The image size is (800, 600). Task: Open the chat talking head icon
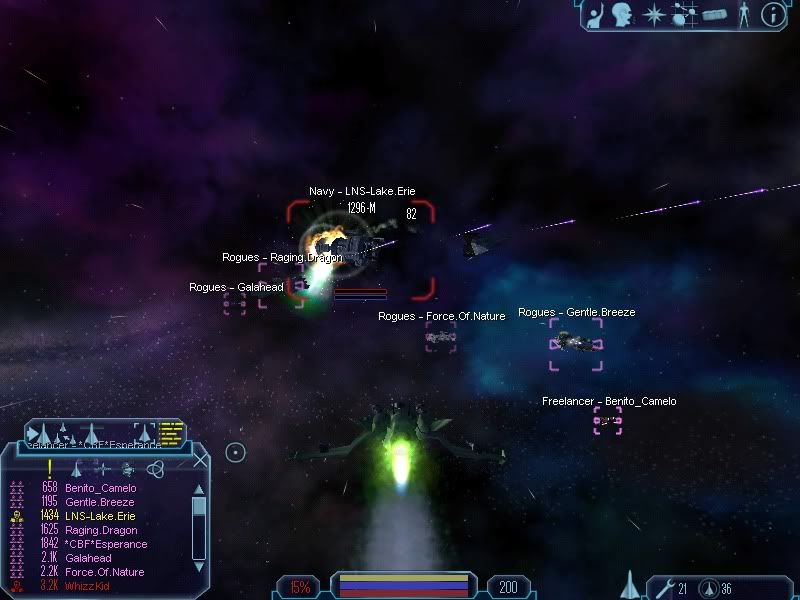click(x=626, y=14)
